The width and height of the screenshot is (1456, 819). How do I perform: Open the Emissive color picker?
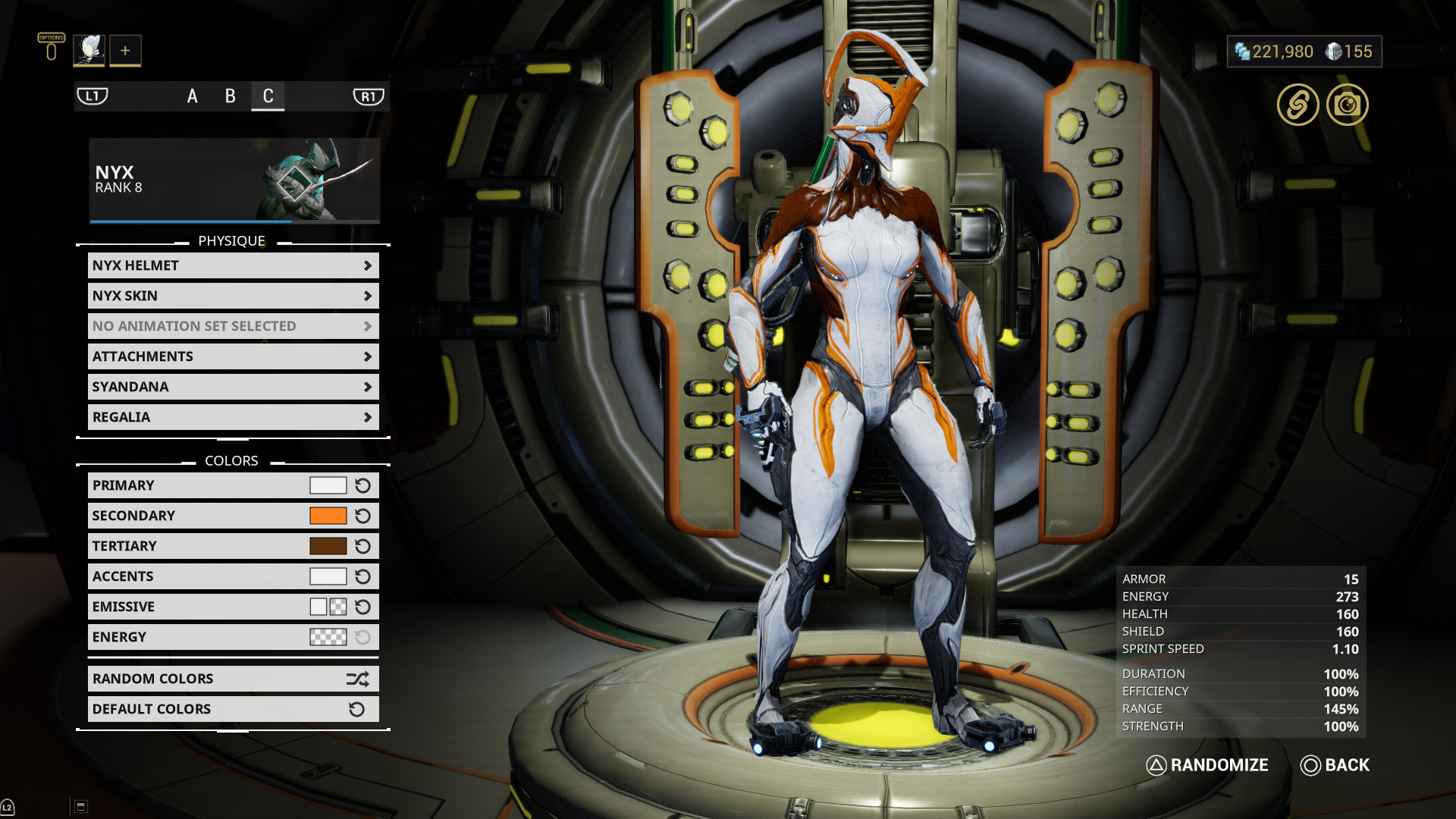click(x=328, y=607)
